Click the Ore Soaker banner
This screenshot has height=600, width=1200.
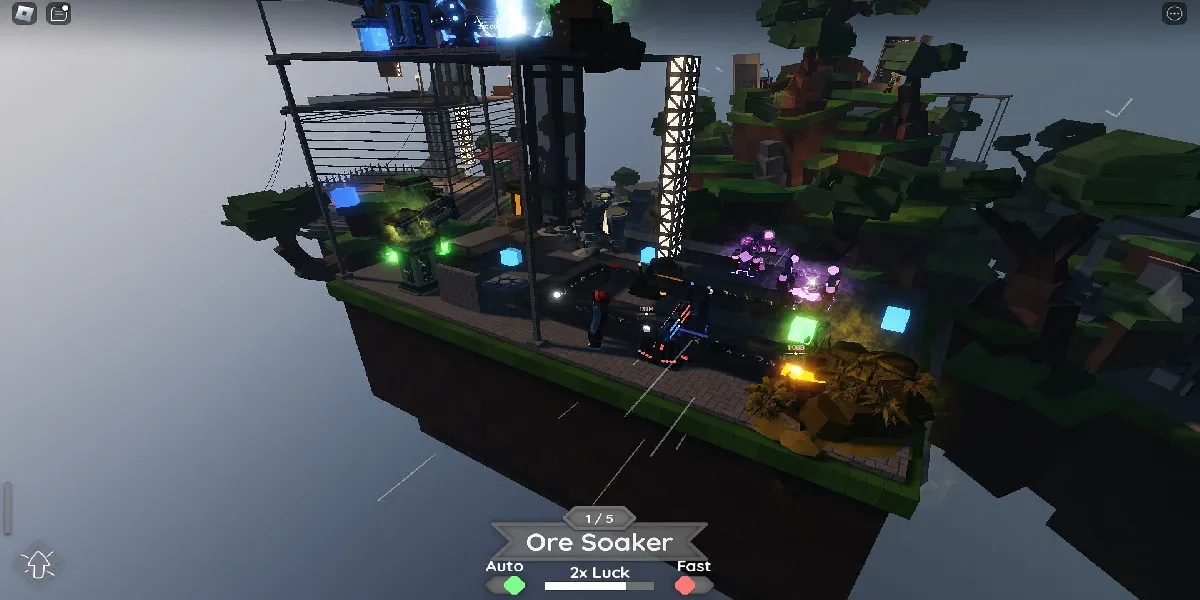point(599,543)
